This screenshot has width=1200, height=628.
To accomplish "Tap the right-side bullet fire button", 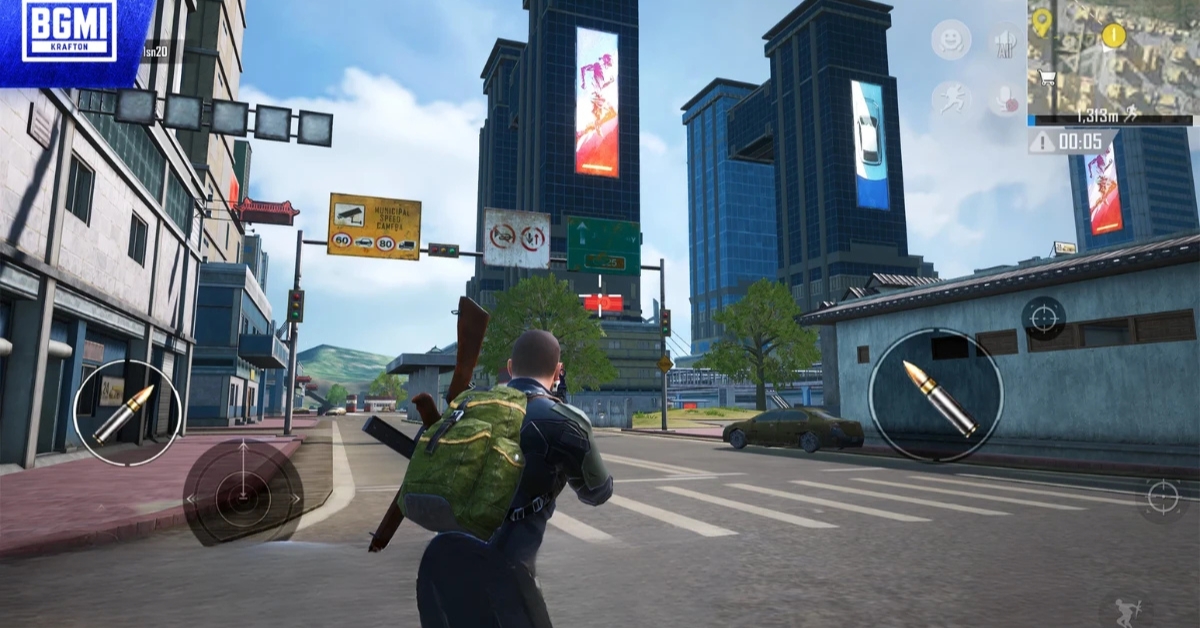I will [x=935, y=396].
